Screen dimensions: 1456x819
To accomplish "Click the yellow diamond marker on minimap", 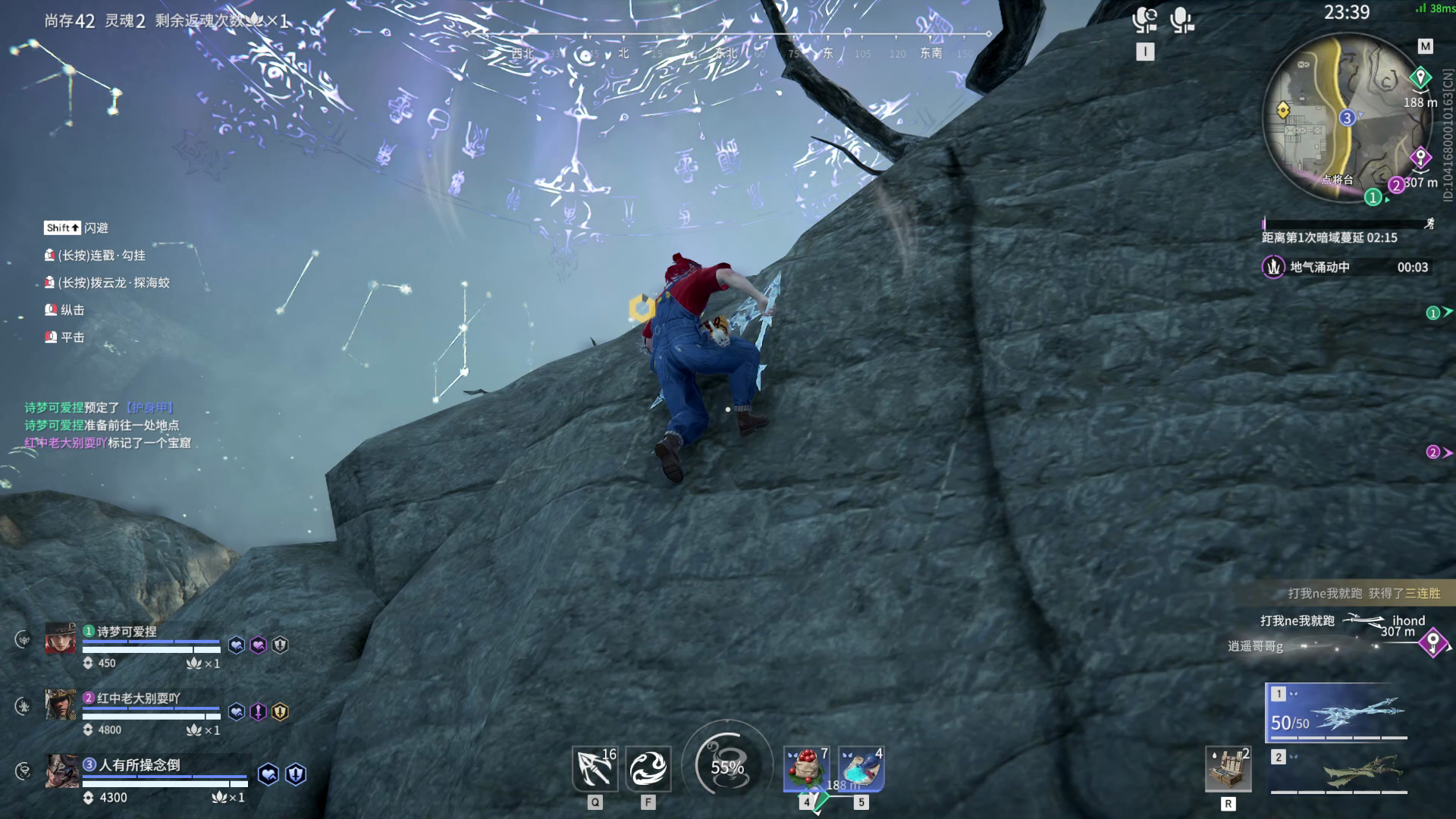I will tap(1283, 111).
